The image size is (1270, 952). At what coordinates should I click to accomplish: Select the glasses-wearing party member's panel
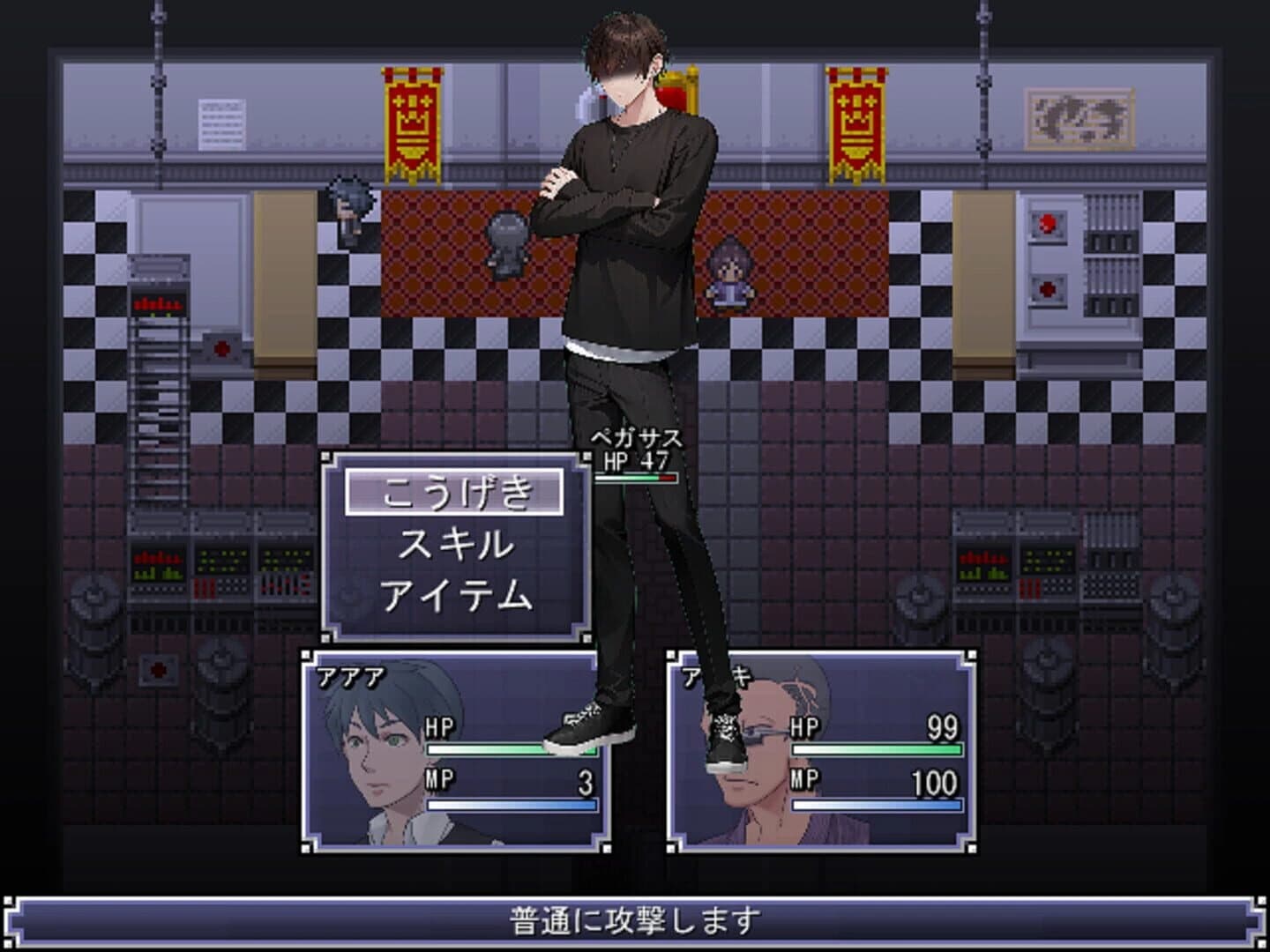tap(821, 752)
